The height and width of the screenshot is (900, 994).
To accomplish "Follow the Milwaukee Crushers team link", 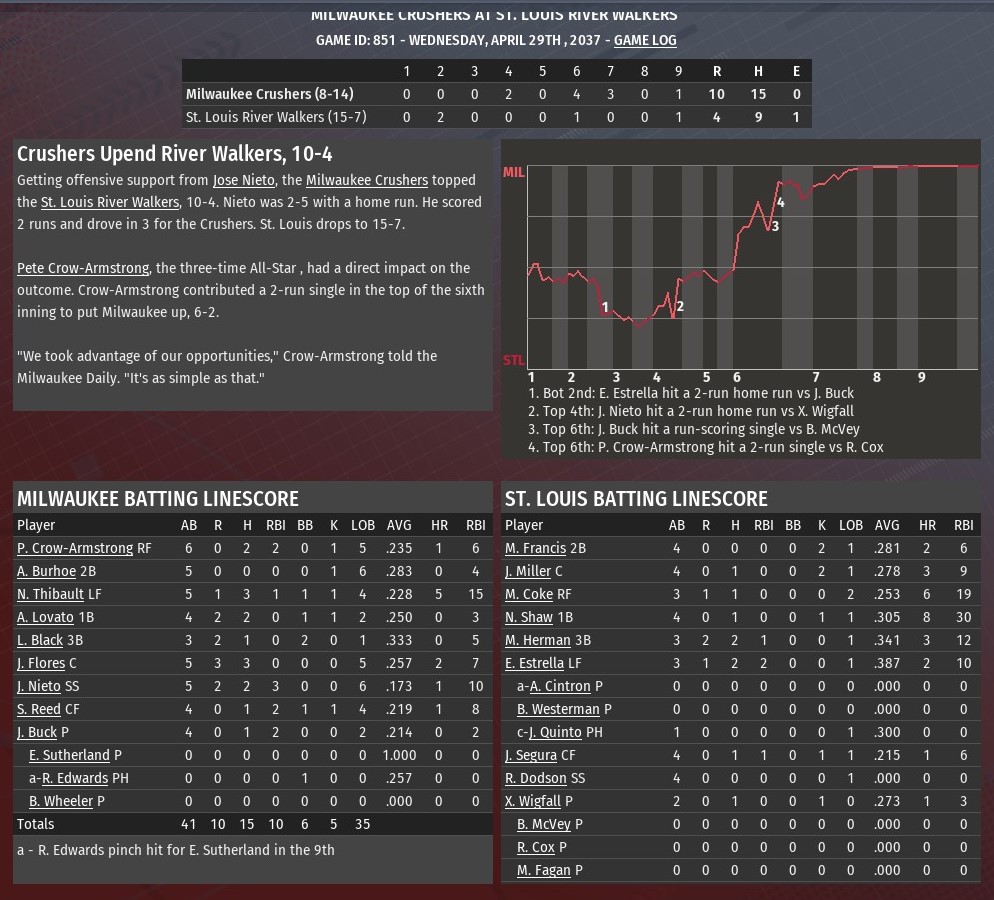I will coord(366,180).
